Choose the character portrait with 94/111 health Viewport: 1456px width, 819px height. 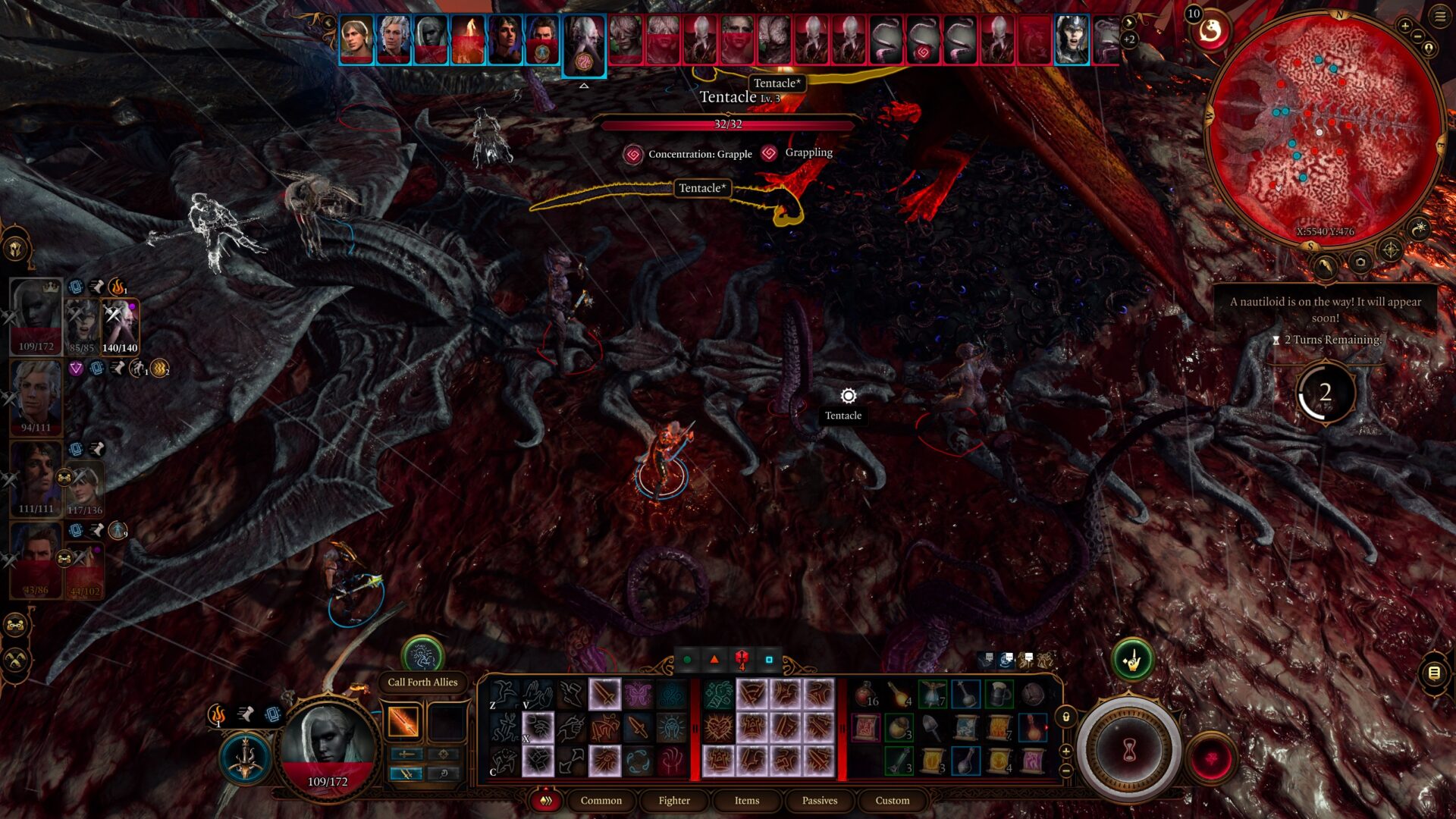[x=36, y=394]
